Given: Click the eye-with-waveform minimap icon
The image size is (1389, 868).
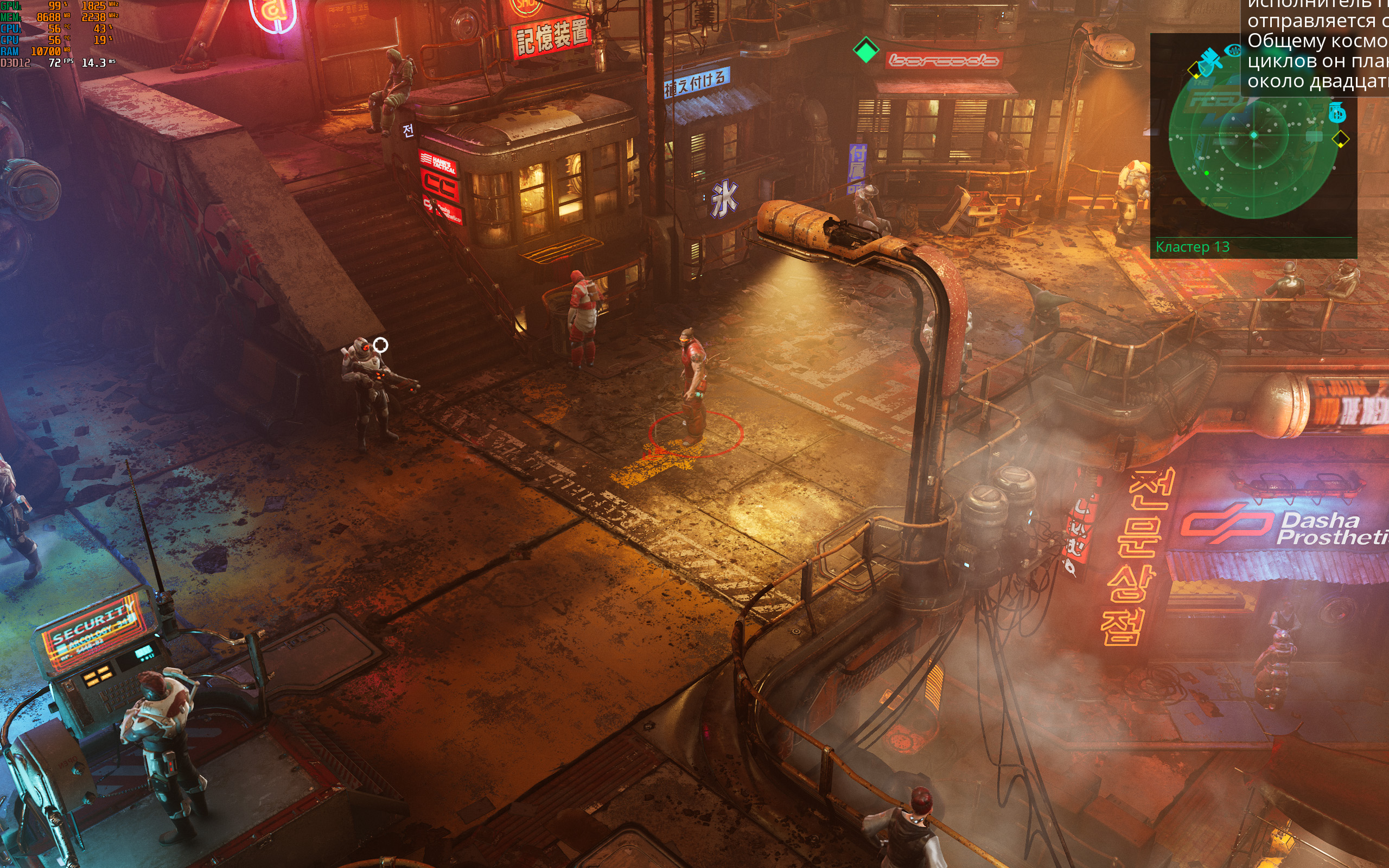Looking at the screenshot, I should 1233,50.
